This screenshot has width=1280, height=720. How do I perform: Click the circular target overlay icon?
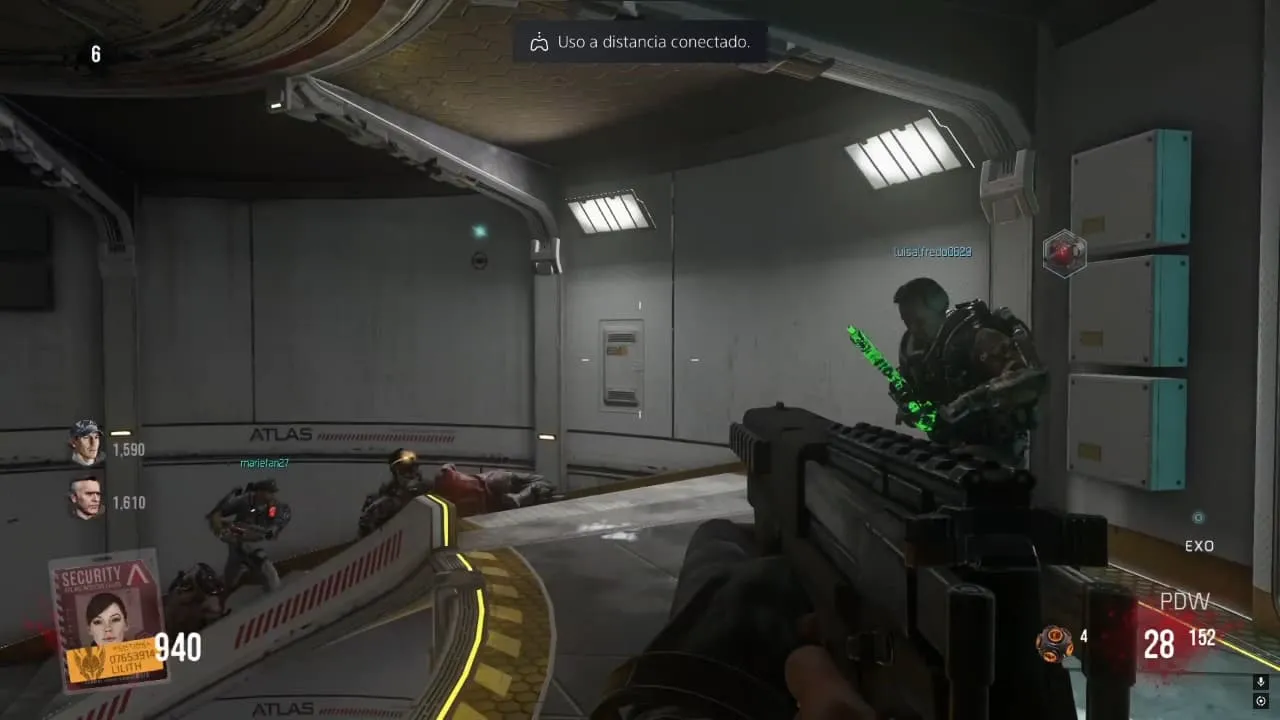pyautogui.click(x=1260, y=701)
